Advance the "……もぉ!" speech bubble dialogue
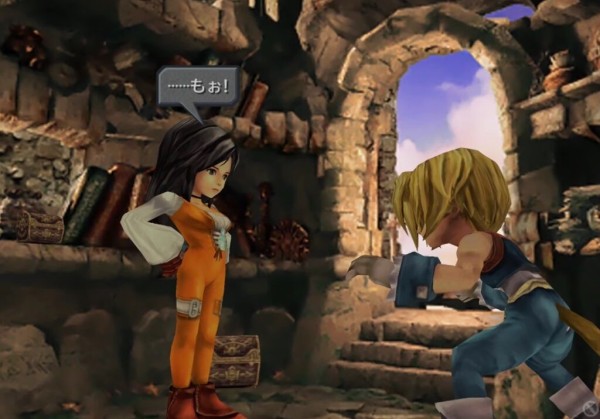The height and width of the screenshot is (419, 600). (198, 86)
